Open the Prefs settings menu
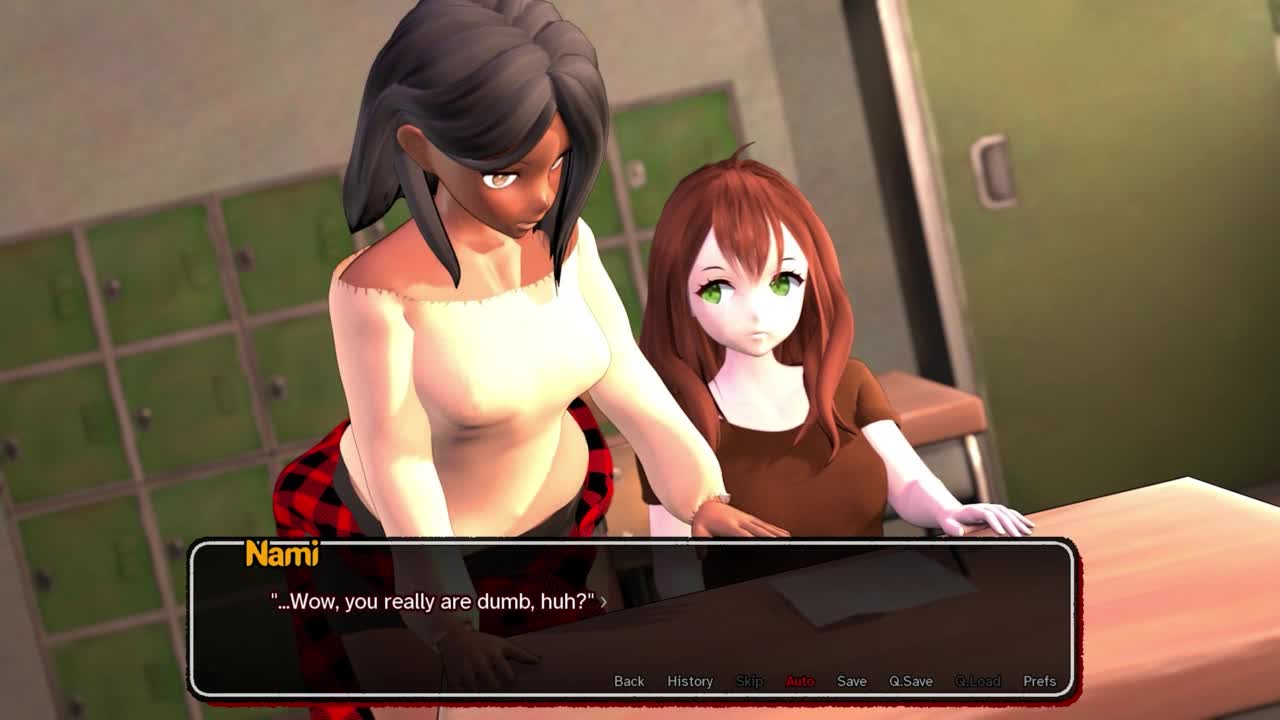 coord(1039,681)
